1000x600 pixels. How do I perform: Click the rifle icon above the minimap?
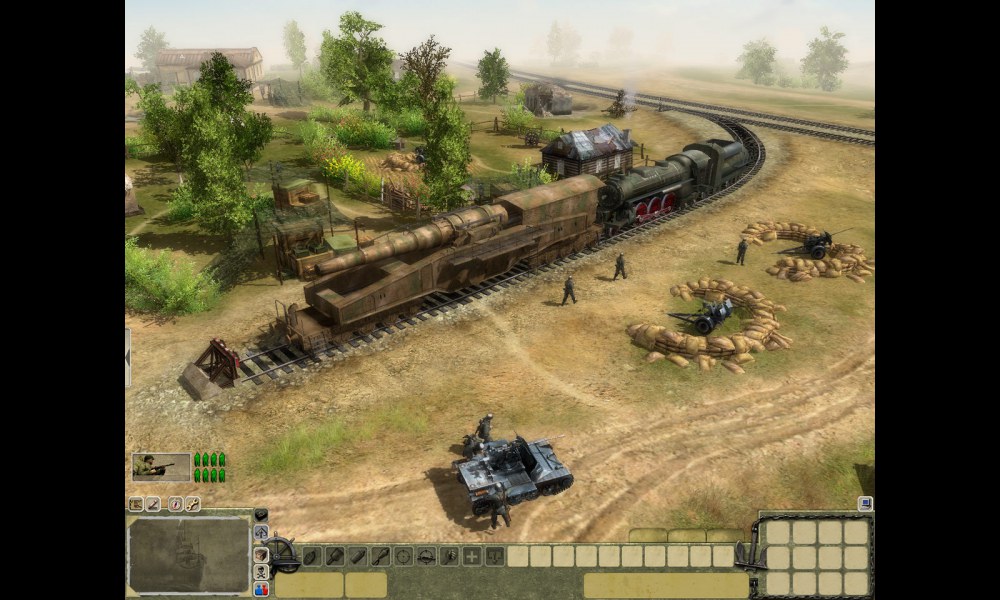[154, 504]
